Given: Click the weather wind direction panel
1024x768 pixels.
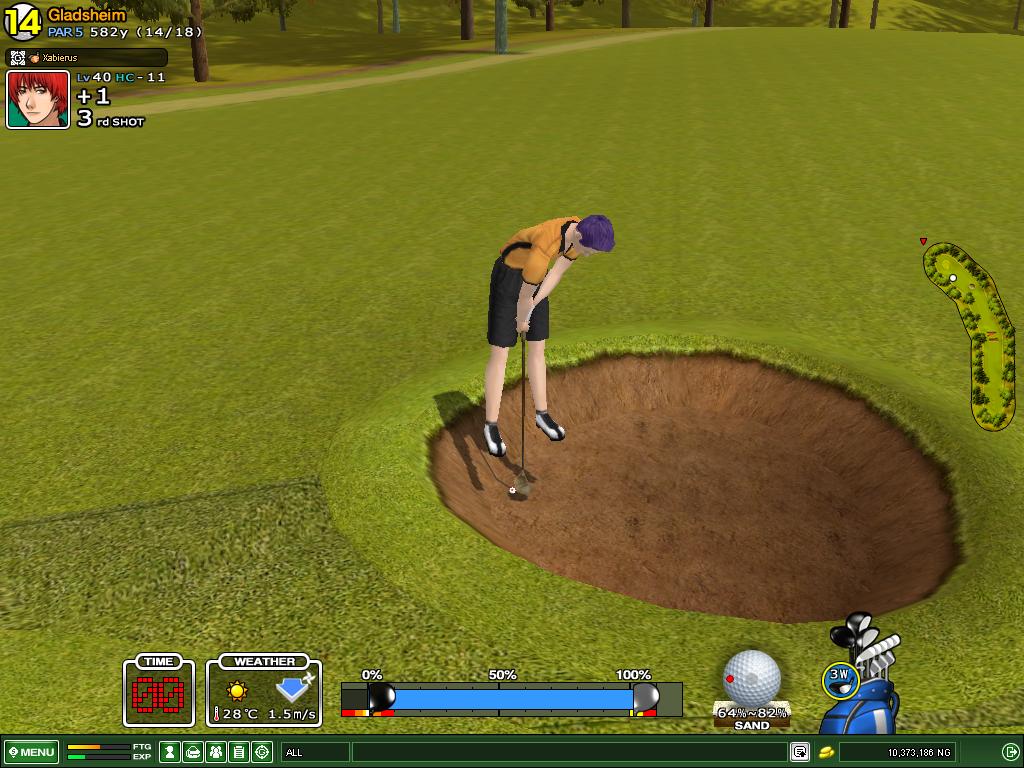Looking at the screenshot, I should [x=264, y=691].
